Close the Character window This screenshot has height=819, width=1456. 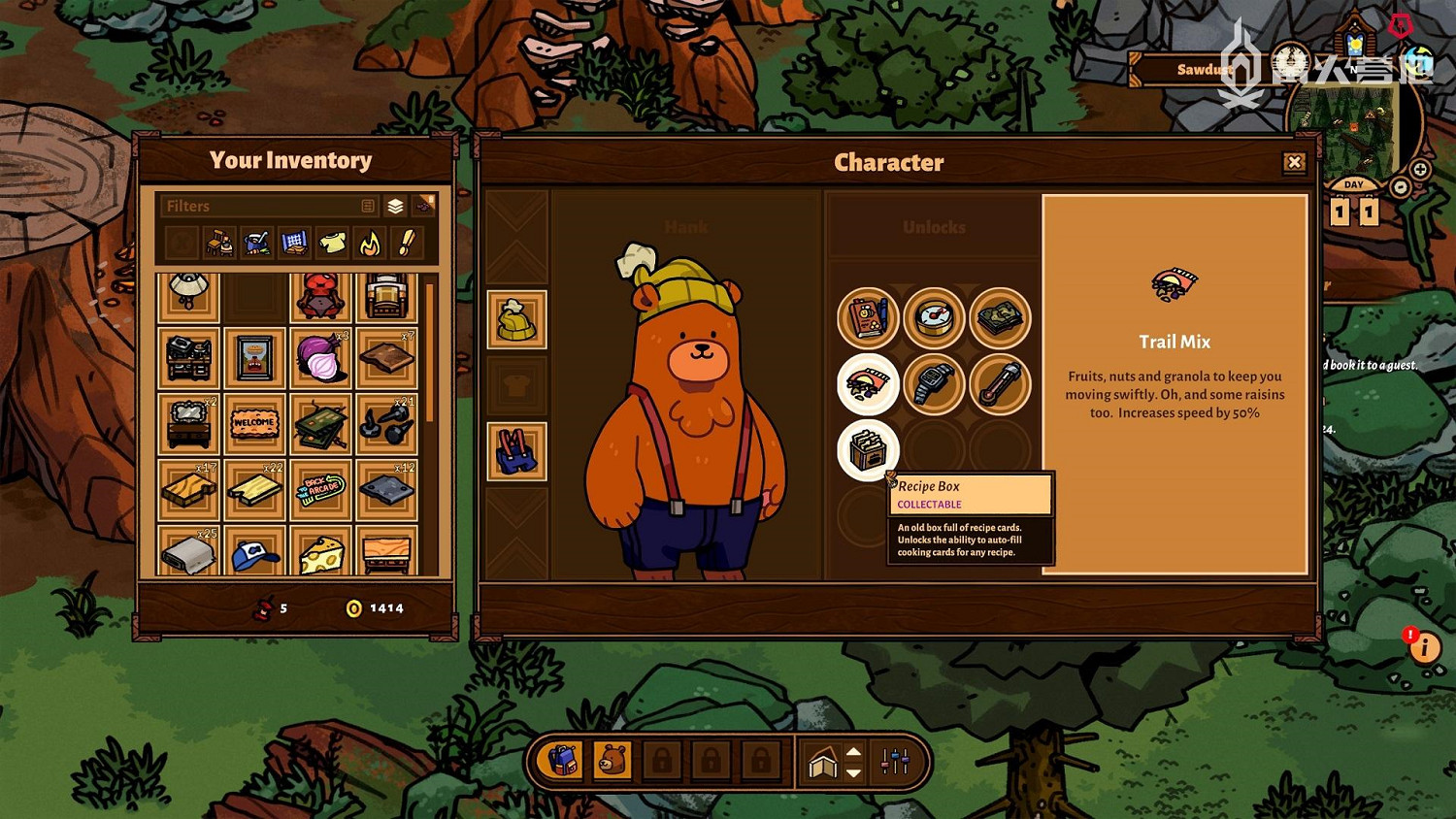1294,163
